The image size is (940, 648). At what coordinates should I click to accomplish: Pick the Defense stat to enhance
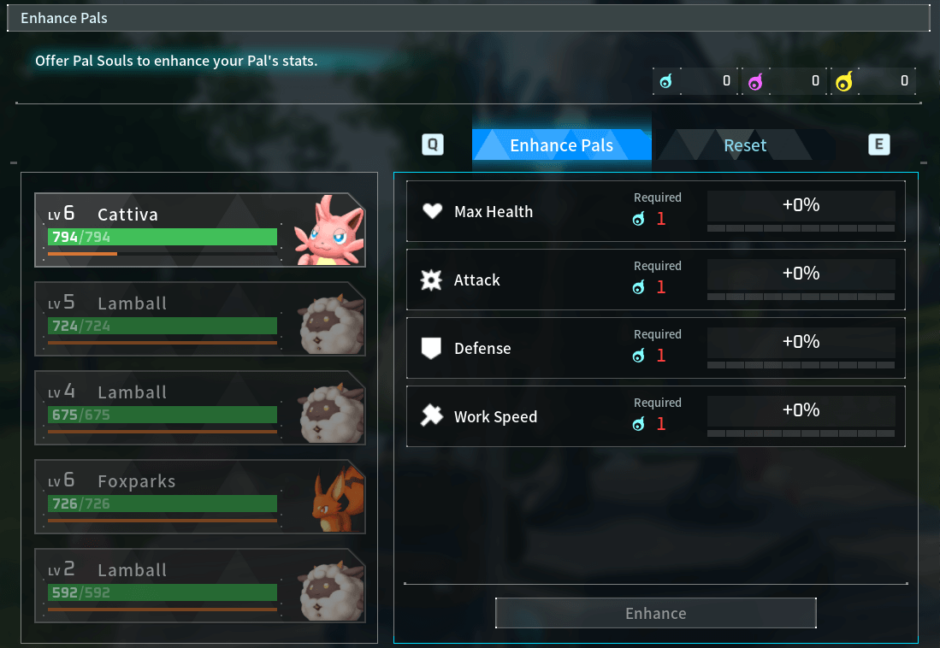[x=655, y=348]
